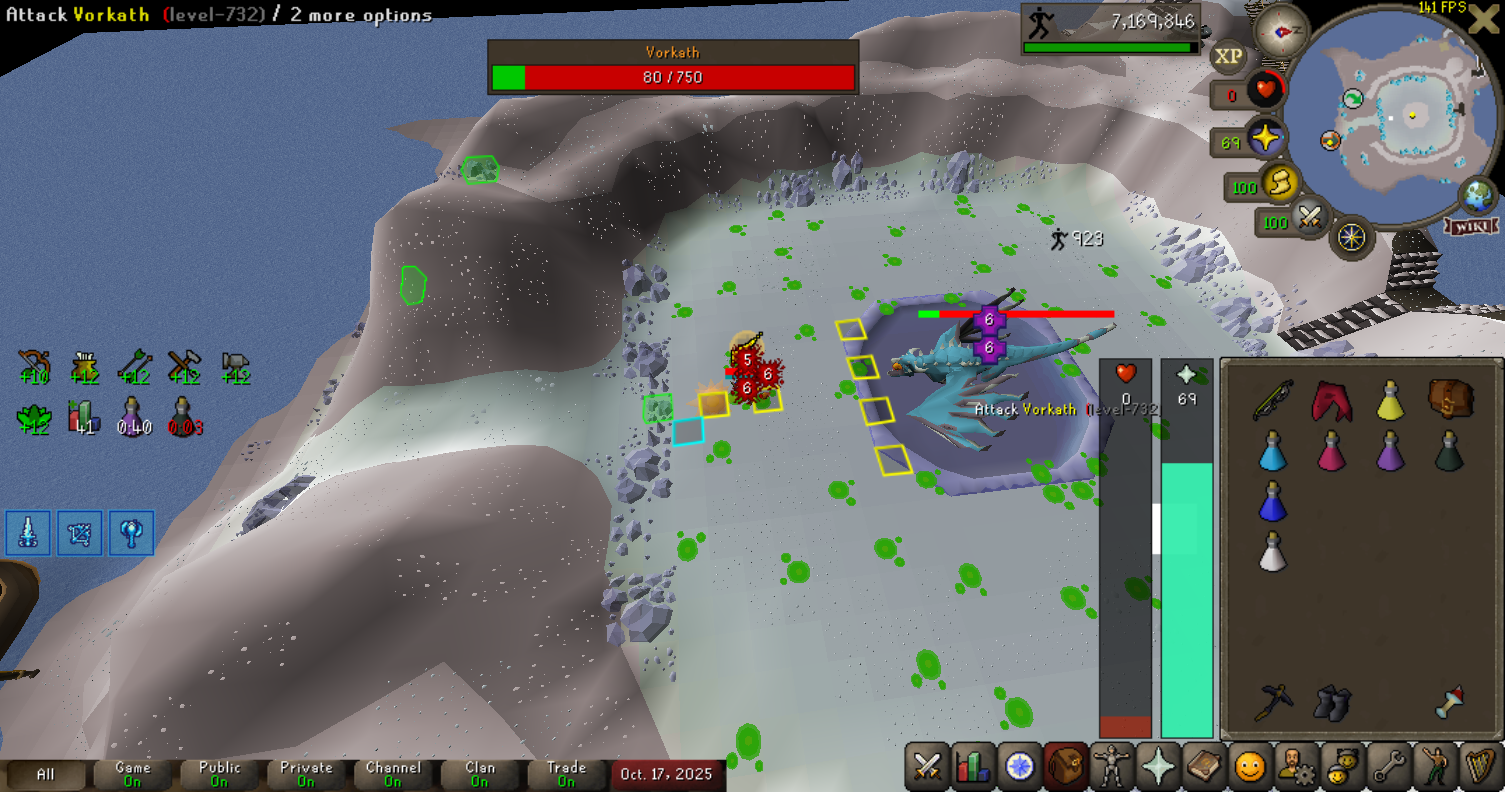The image size is (1505, 792).
Task: Open the Wiki lookup button
Action: [1470, 227]
